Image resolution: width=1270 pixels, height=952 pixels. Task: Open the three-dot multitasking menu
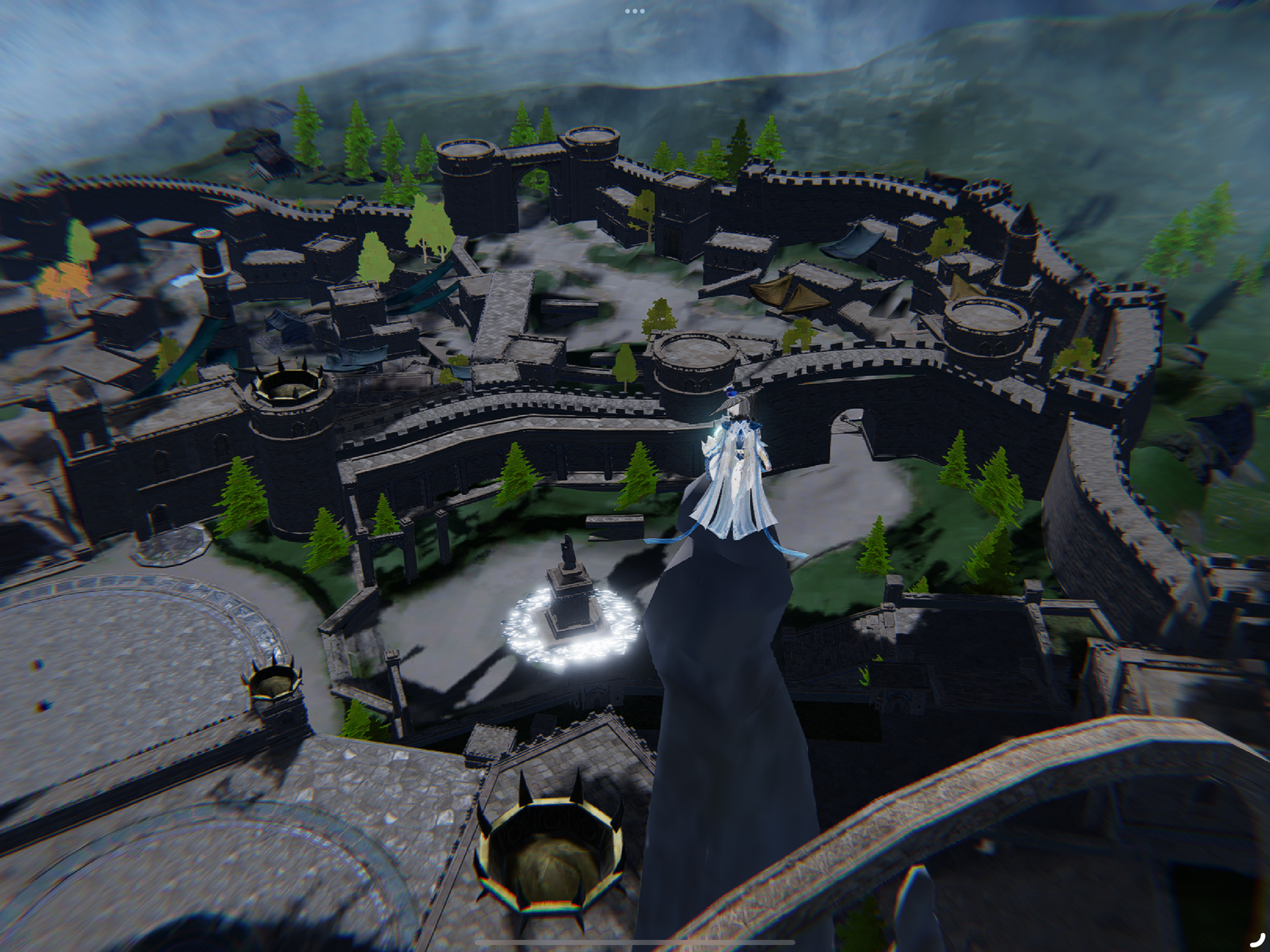(635, 11)
